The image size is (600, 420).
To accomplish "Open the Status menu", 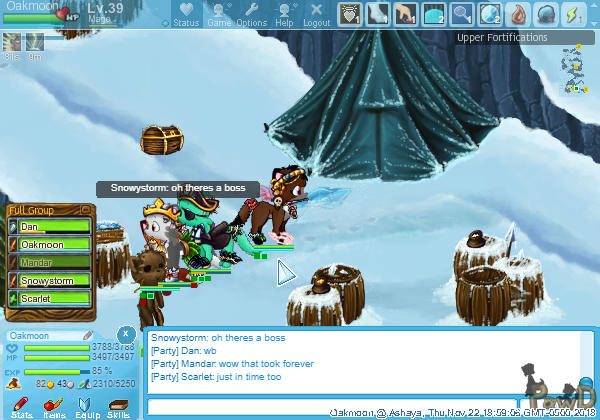I will point(186,14).
